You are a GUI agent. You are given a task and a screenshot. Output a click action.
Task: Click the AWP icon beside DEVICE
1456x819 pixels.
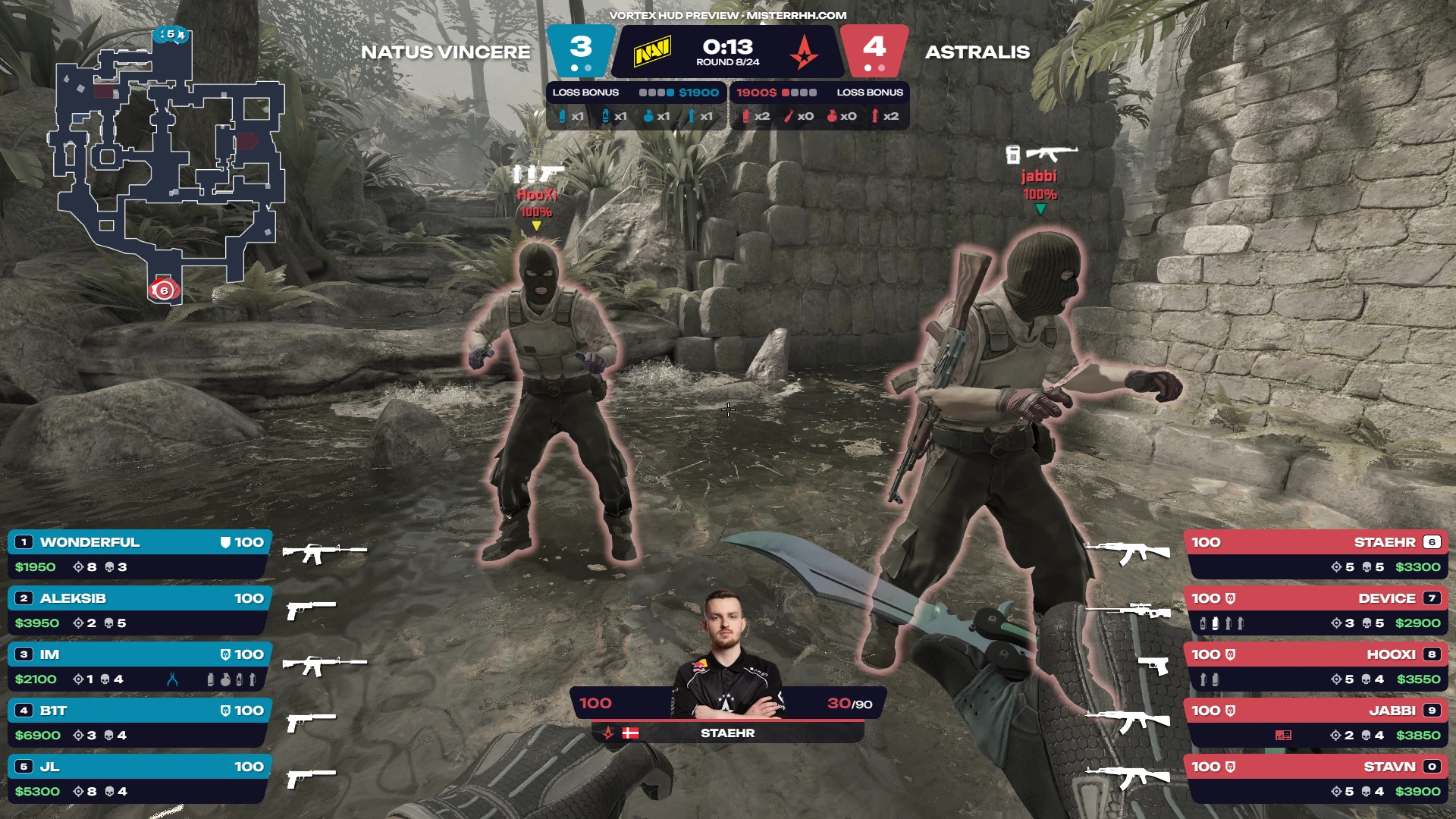pos(1128,610)
